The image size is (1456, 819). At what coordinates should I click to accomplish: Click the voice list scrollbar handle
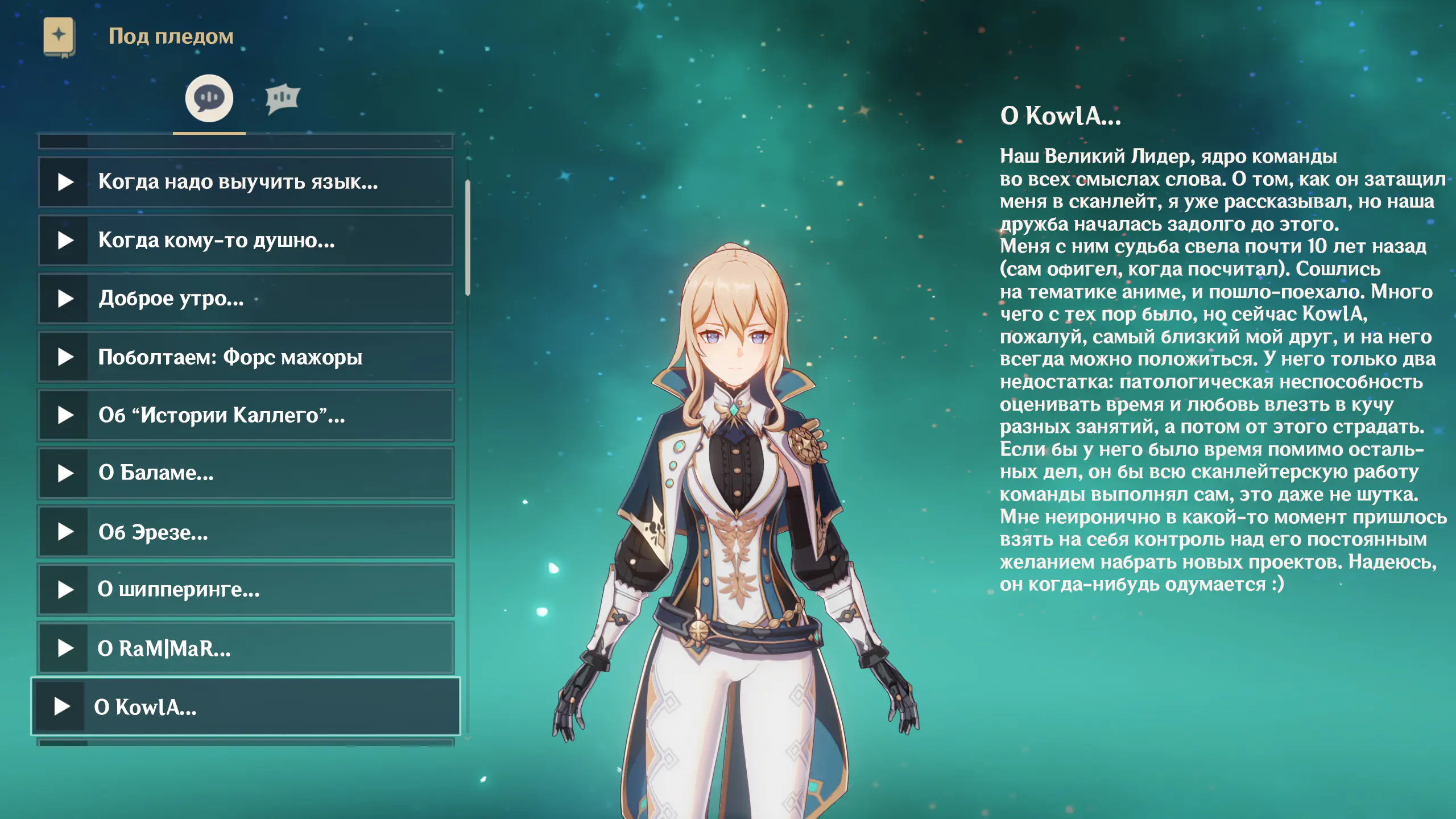pos(468,238)
